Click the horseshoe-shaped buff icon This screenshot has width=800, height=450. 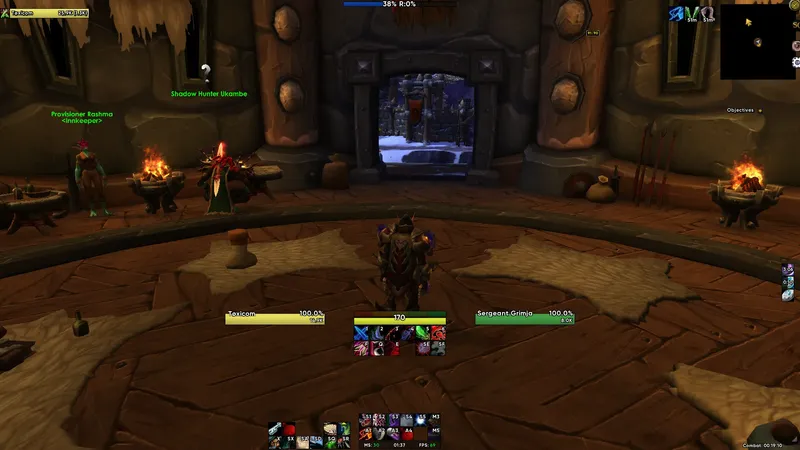pyautogui.click(x=708, y=13)
